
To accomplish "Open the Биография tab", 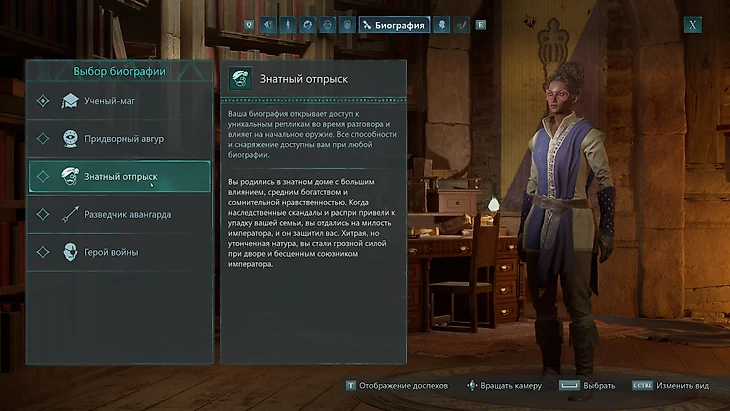I will 394,25.
